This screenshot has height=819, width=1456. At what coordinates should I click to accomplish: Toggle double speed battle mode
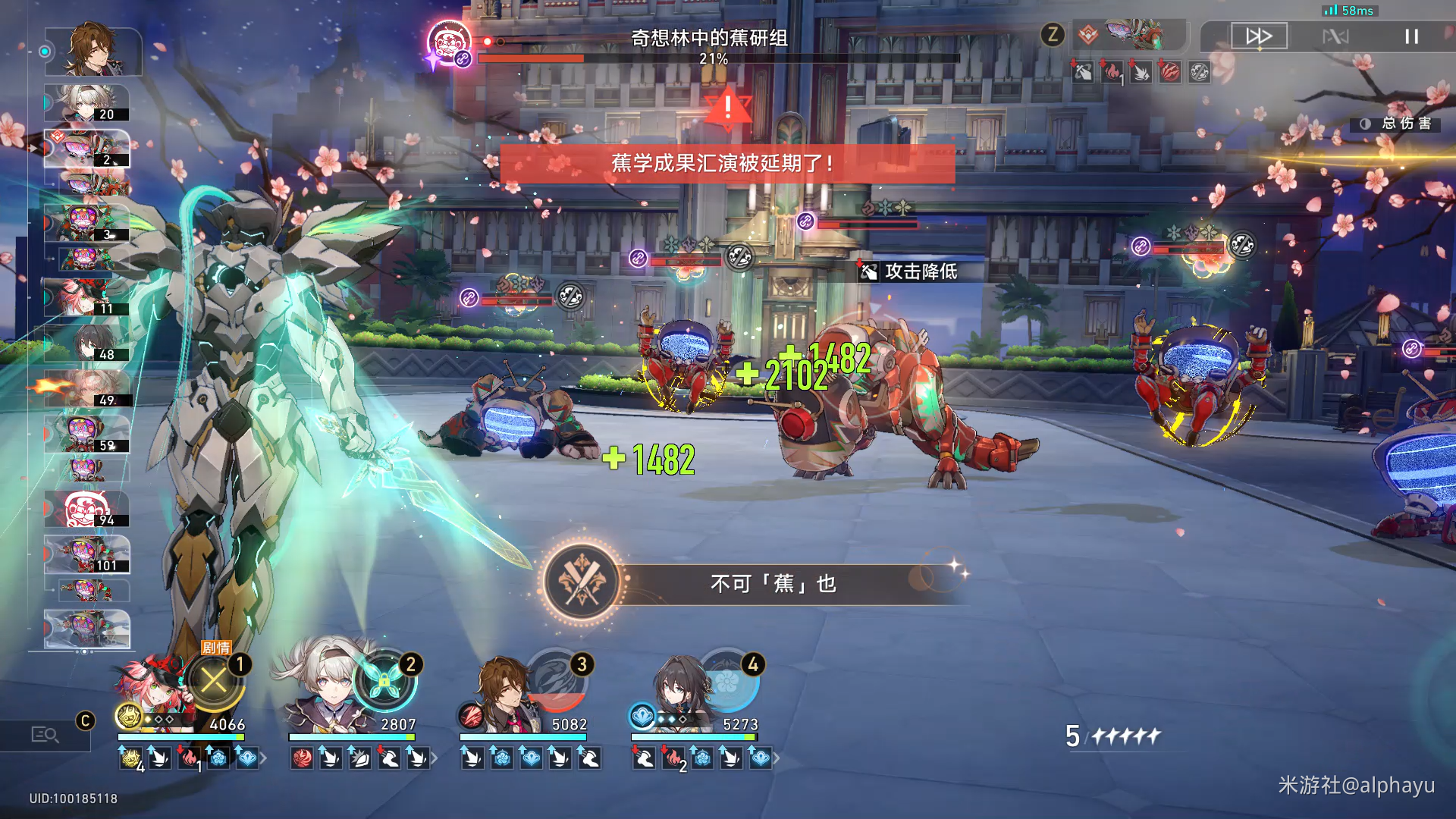pos(1259,36)
